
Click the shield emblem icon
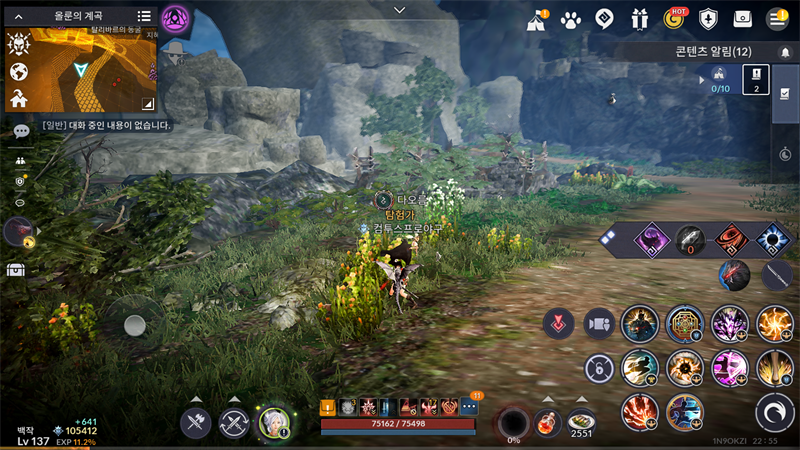[x=709, y=18]
